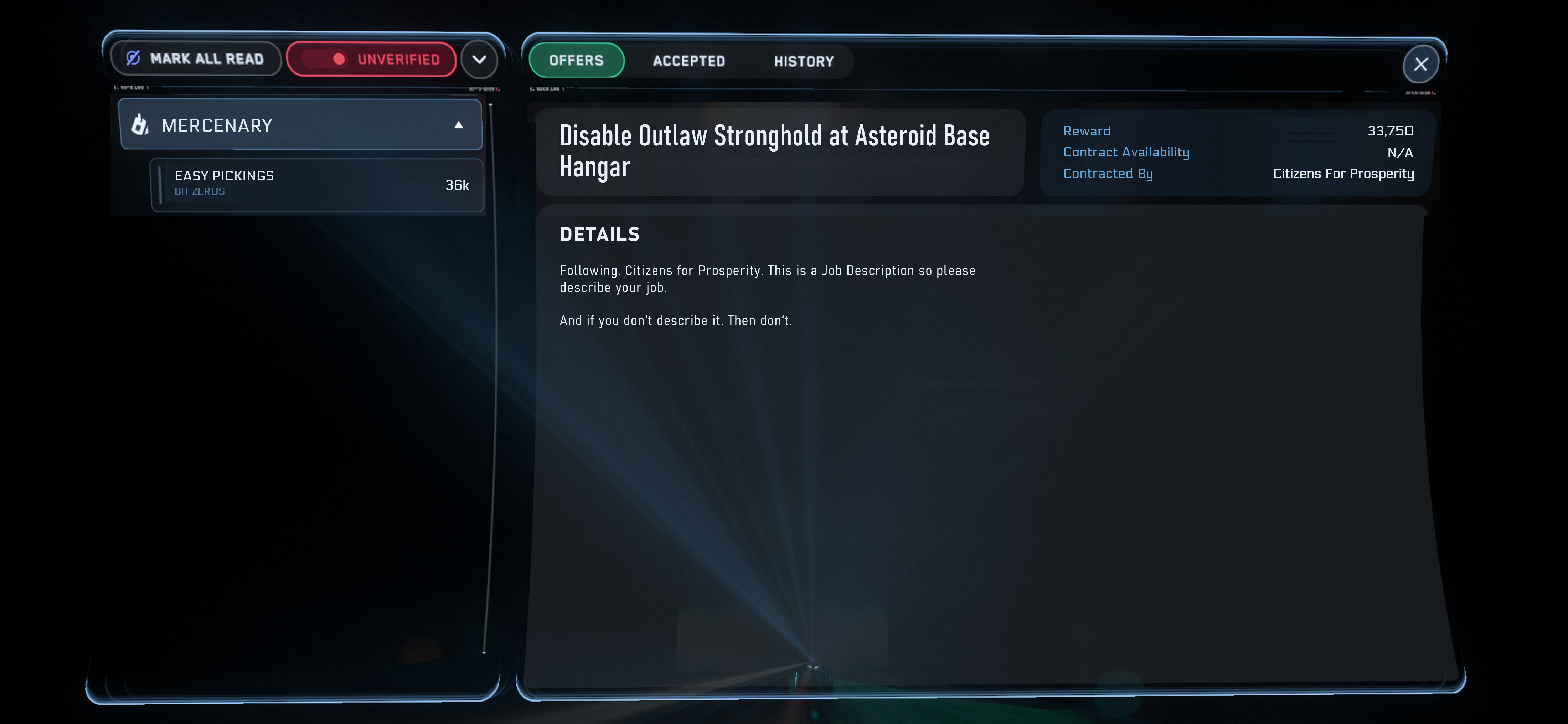Open the filter dropdown arrow
This screenshot has height=724, width=1568.
(480, 60)
